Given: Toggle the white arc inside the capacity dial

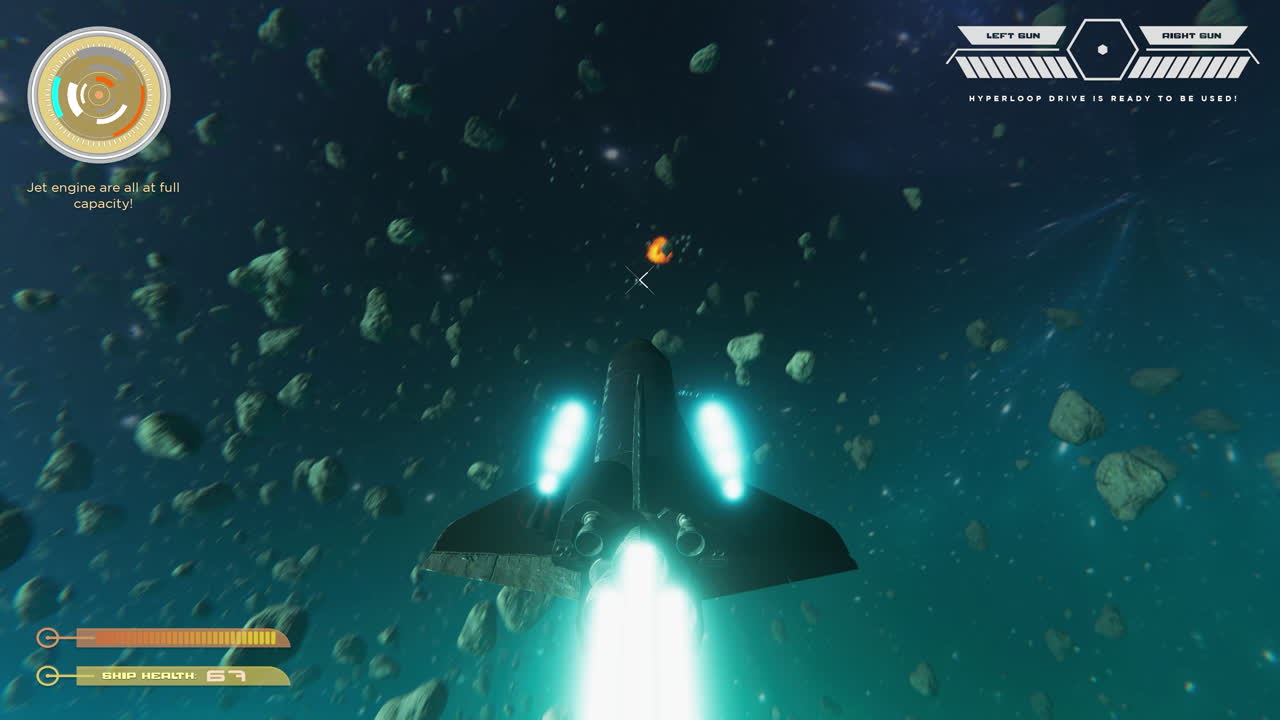Looking at the screenshot, I should click(74, 99).
